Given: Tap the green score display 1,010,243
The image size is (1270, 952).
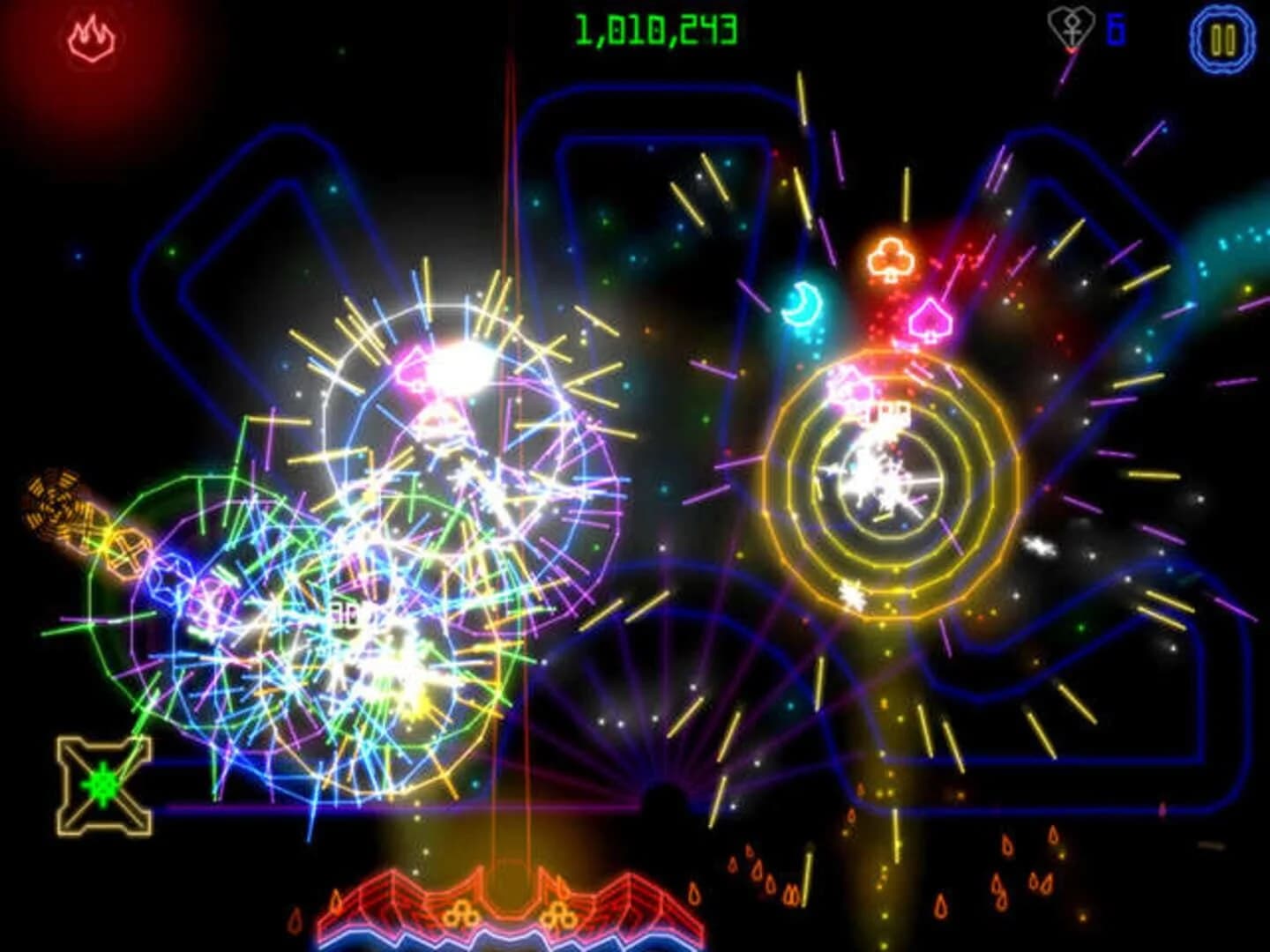Looking at the screenshot, I should click(655, 28).
